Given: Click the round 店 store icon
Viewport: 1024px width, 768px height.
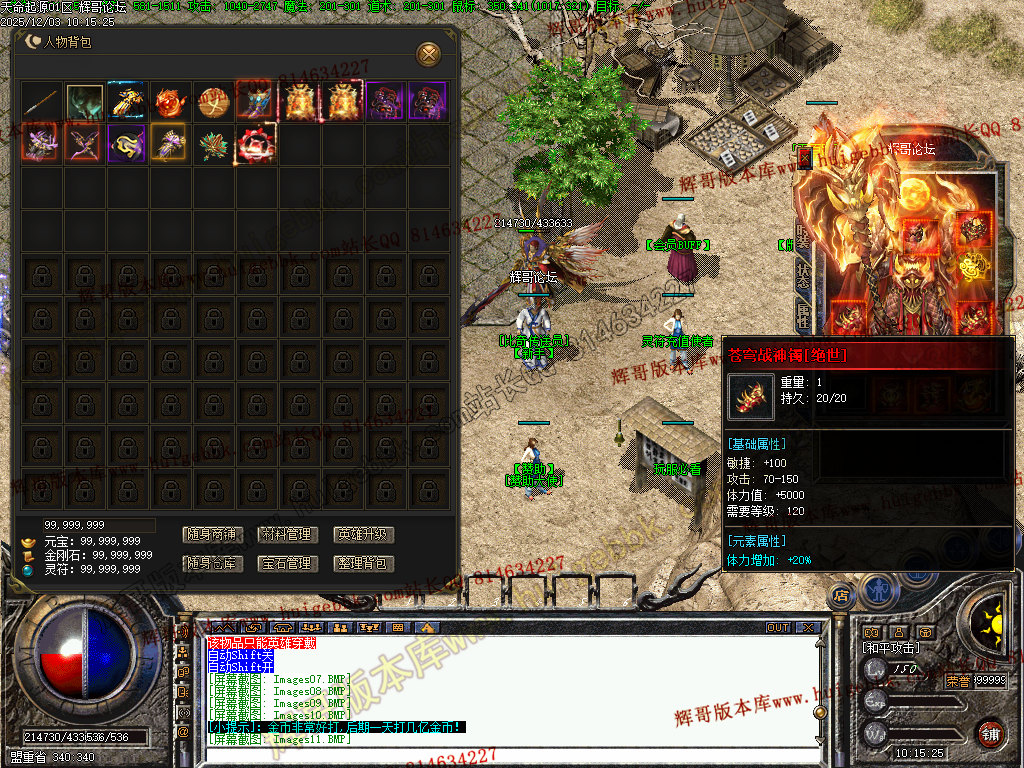Looking at the screenshot, I should point(841,596).
